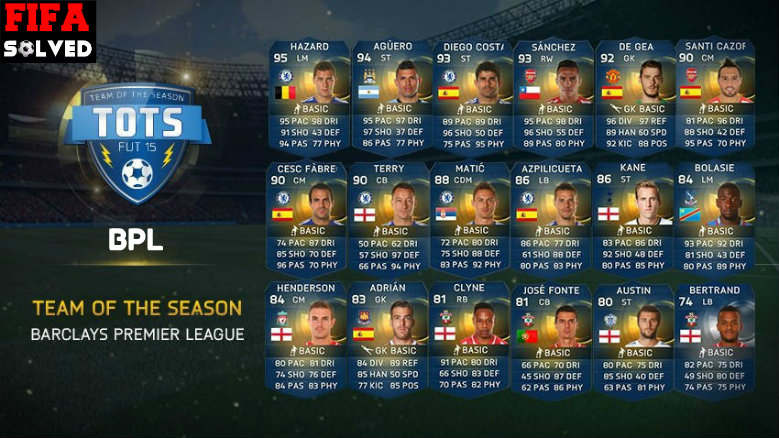Choose the Bolasie 84 LM card
The height and width of the screenshot is (438, 779).
point(715,217)
